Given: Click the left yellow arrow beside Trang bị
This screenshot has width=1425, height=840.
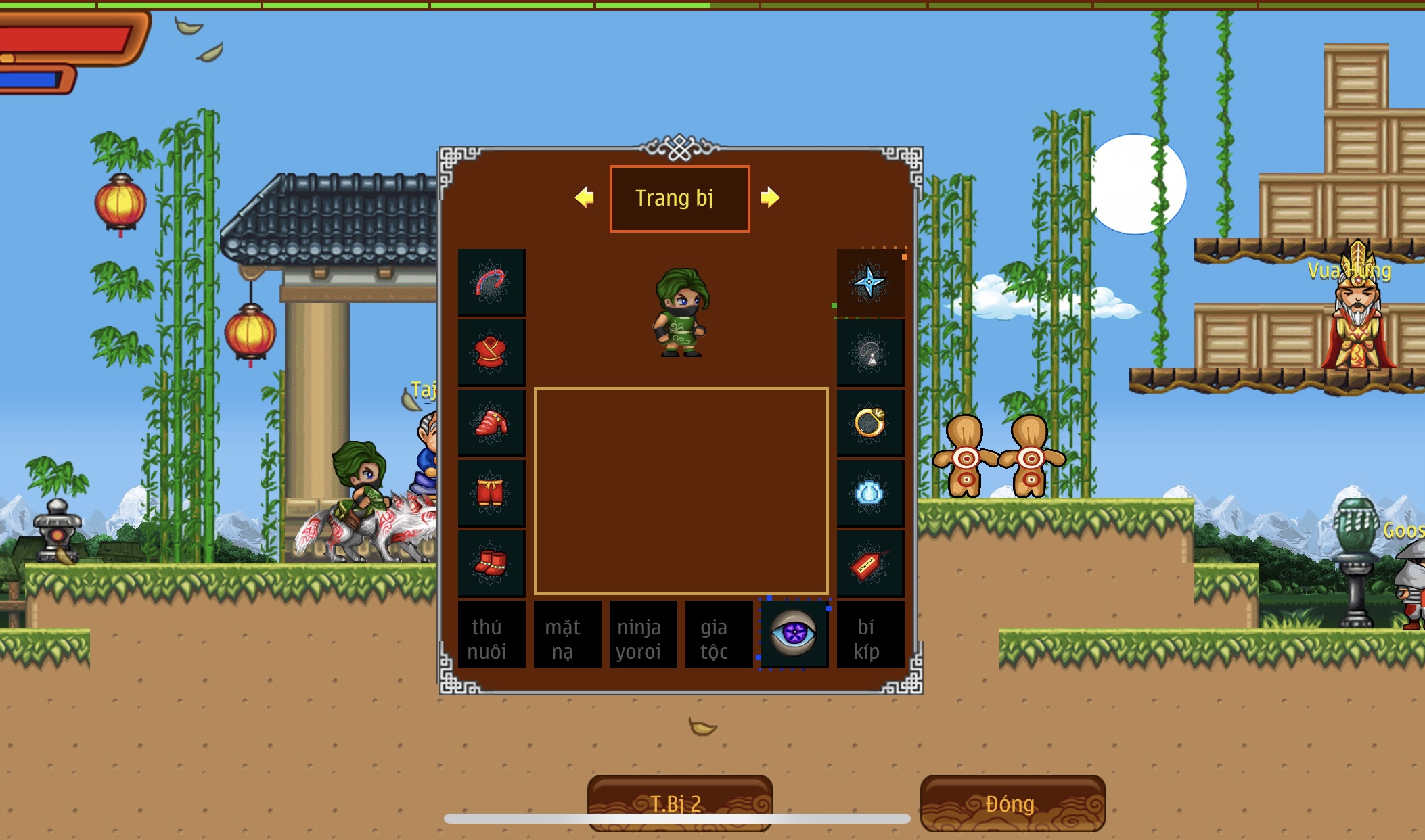Looking at the screenshot, I should coord(584,197).
